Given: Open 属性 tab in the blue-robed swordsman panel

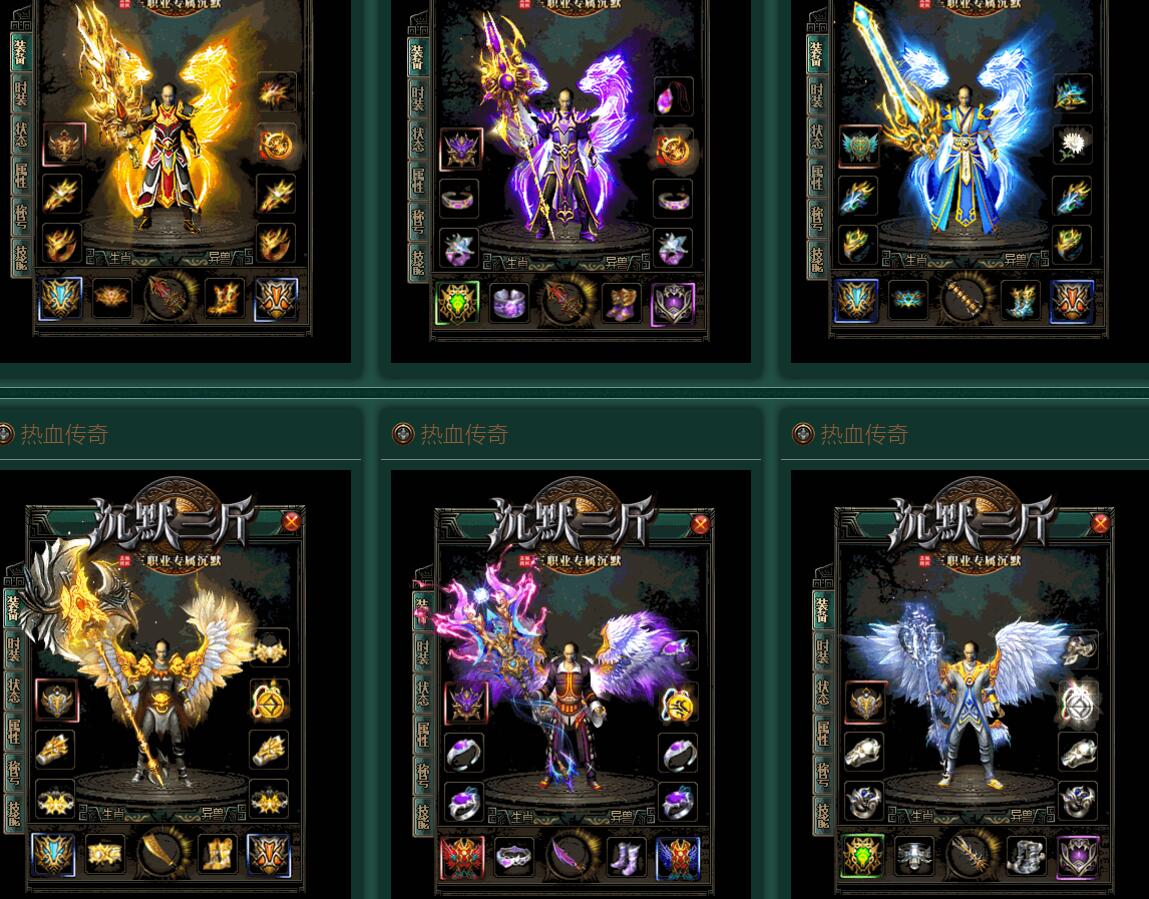Looking at the screenshot, I should coord(816,178).
